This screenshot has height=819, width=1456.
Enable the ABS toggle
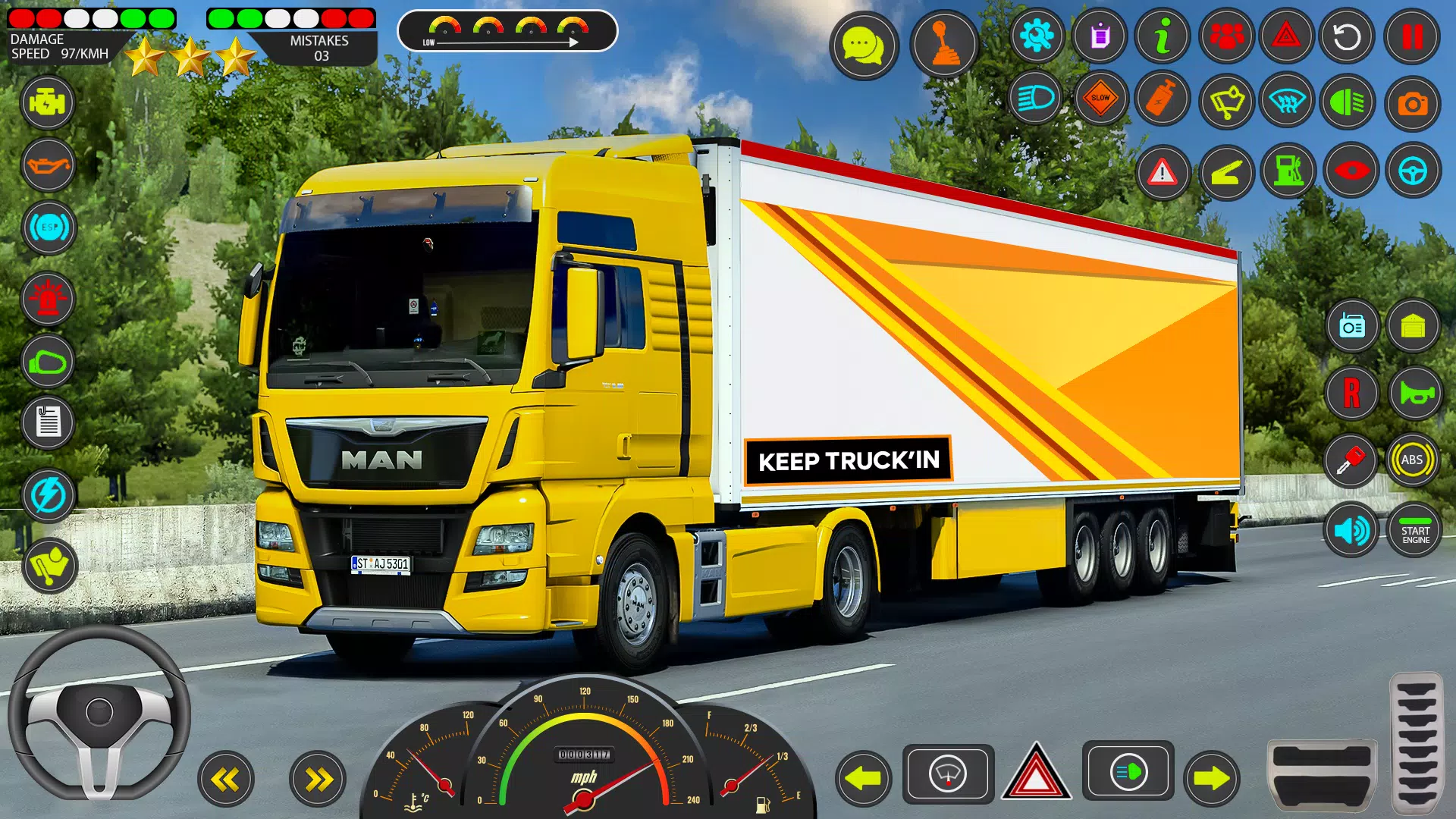click(1412, 459)
